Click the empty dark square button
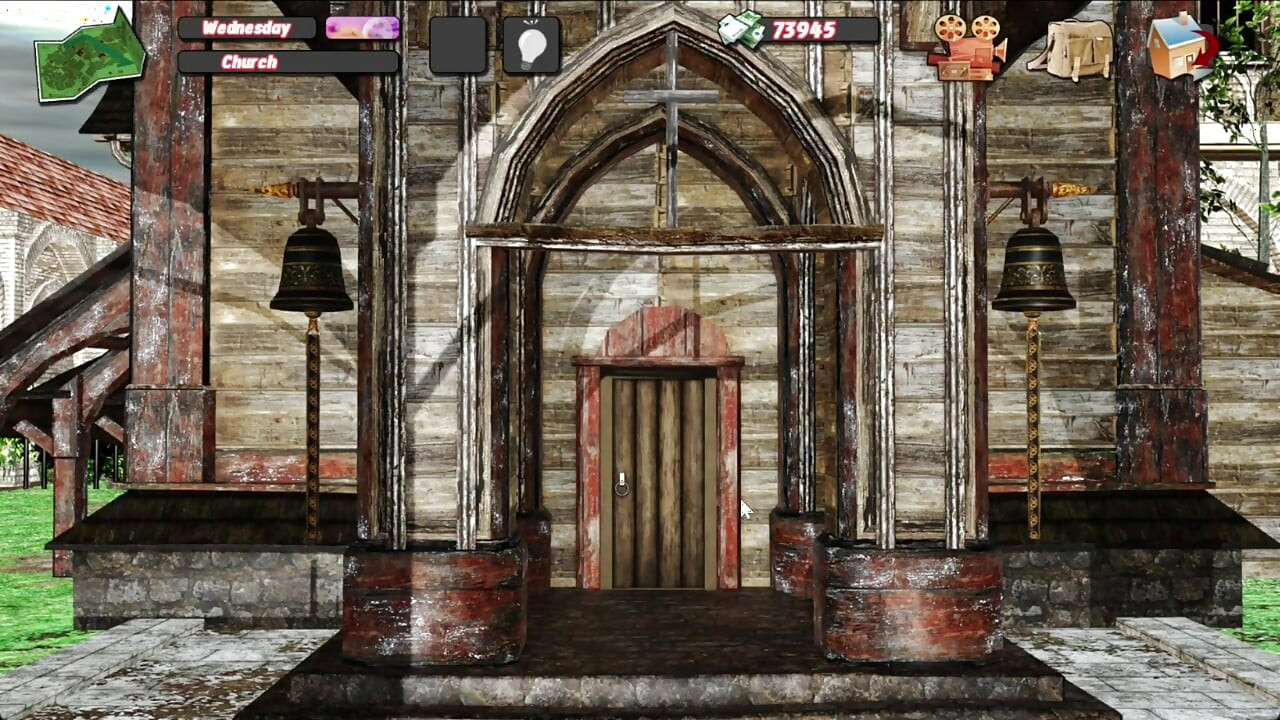The image size is (1280, 720). pyautogui.click(x=458, y=45)
